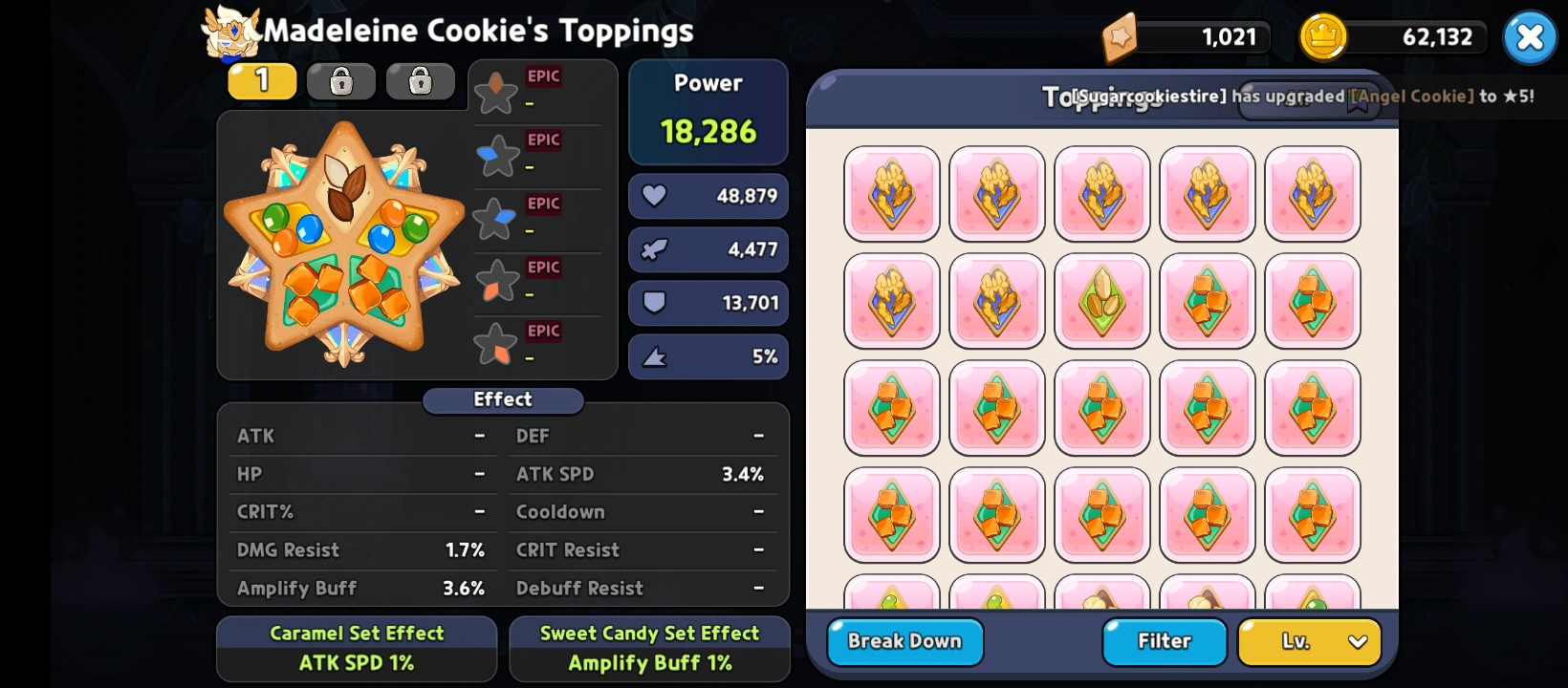The height and width of the screenshot is (688, 1568).
Task: Click the Caramel Set Effect panel
Action: [x=357, y=649]
